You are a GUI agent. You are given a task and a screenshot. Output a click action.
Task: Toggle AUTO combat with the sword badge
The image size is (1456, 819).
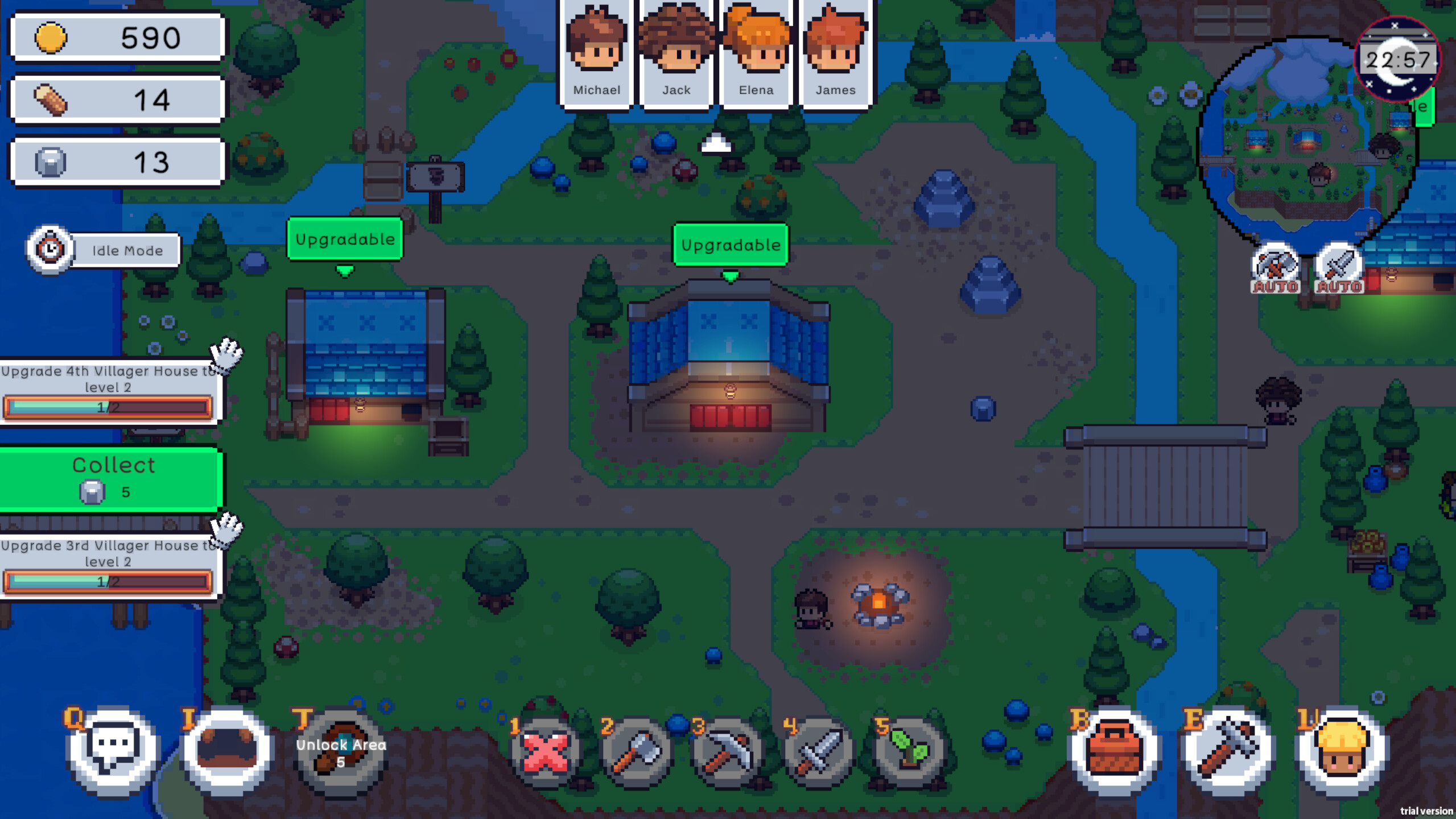coord(1339,267)
